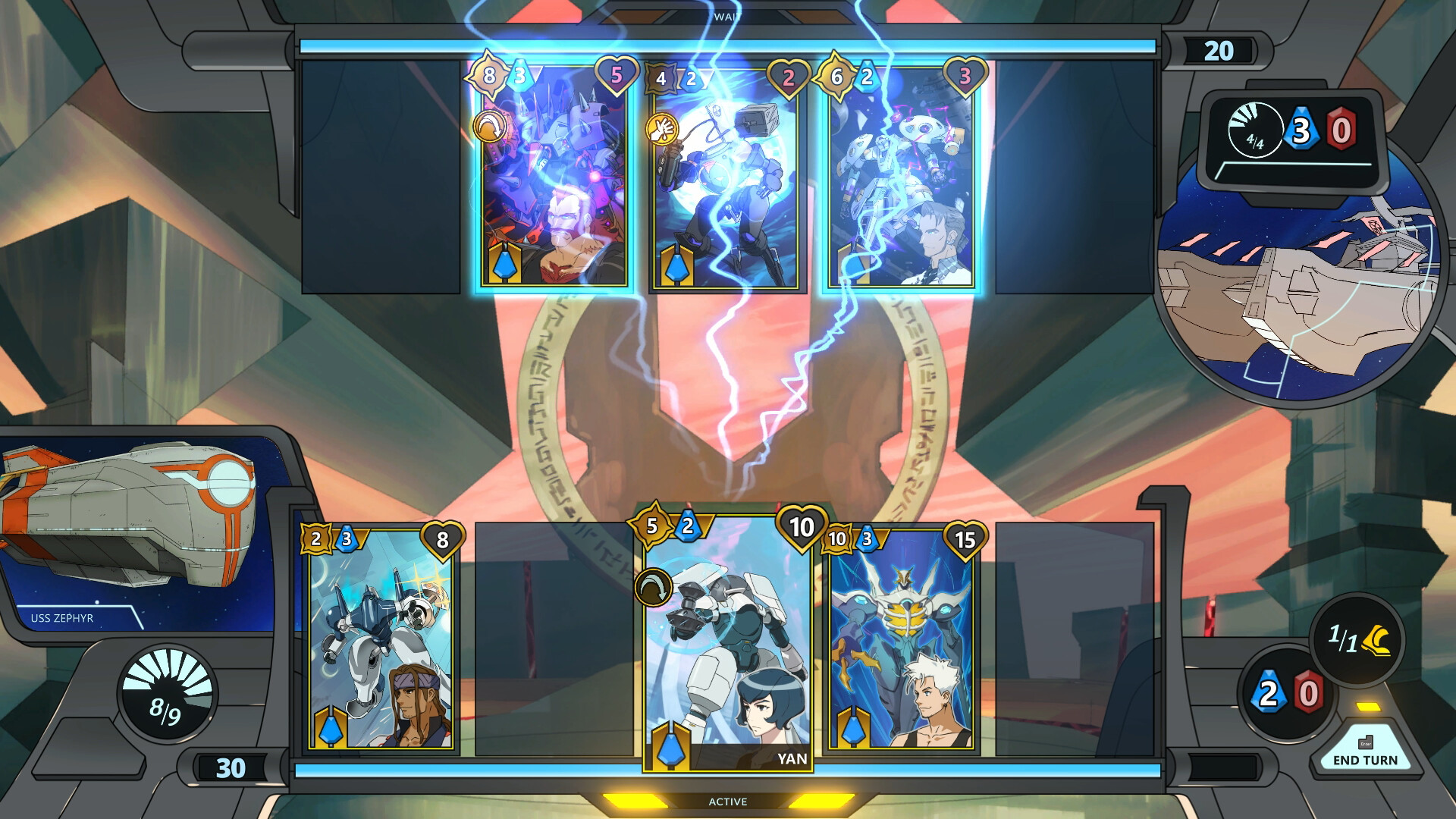Click the 1/1 yellow boot movement indicator
The height and width of the screenshot is (819, 1456).
(1357, 637)
